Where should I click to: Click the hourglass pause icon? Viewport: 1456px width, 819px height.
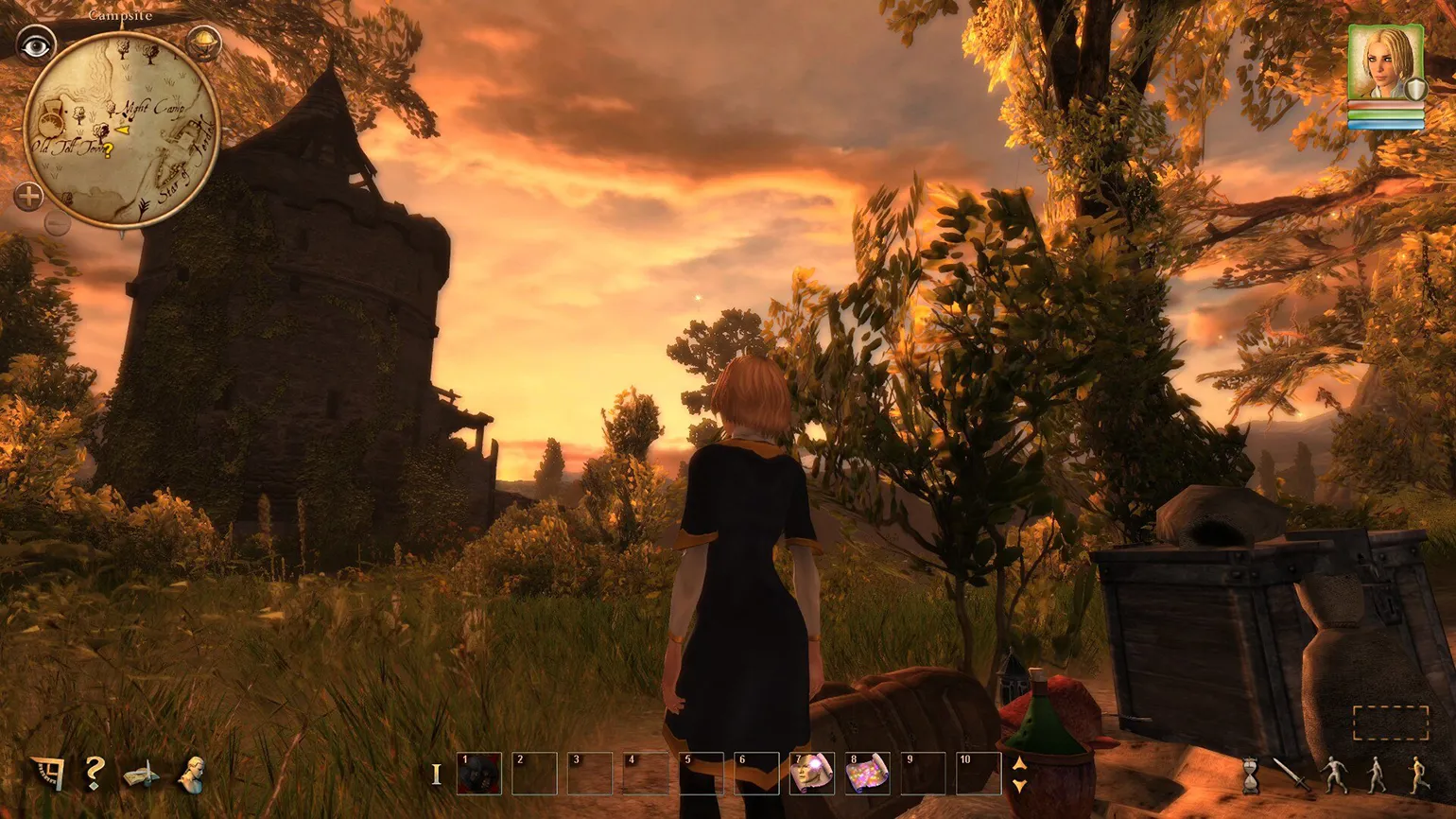click(x=1251, y=775)
